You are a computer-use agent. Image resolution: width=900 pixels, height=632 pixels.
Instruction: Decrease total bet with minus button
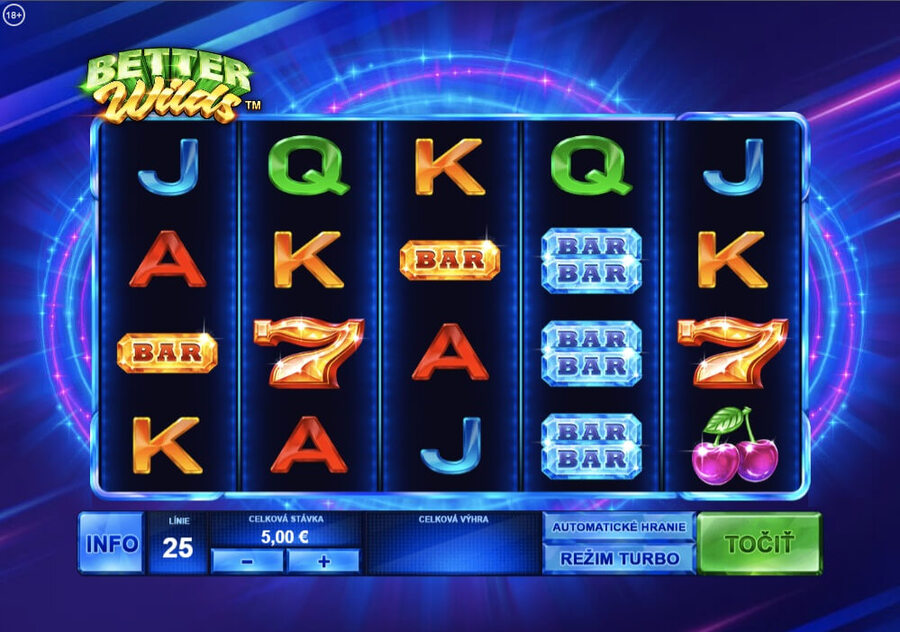coord(247,561)
